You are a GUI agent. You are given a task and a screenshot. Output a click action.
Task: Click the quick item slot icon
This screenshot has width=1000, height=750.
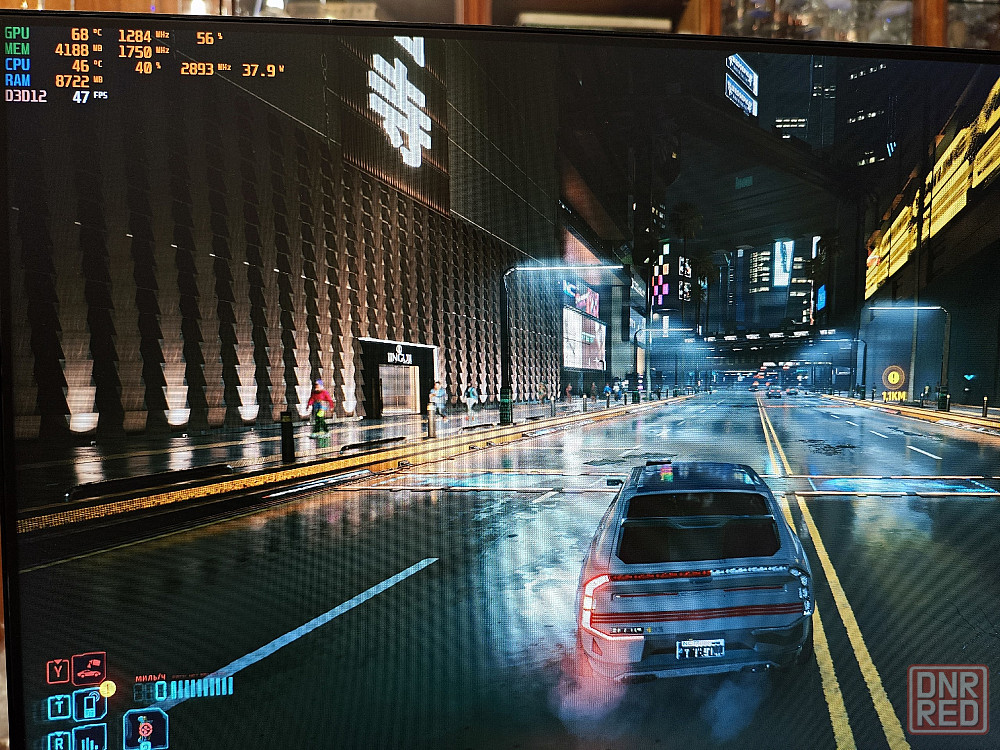click(144, 728)
